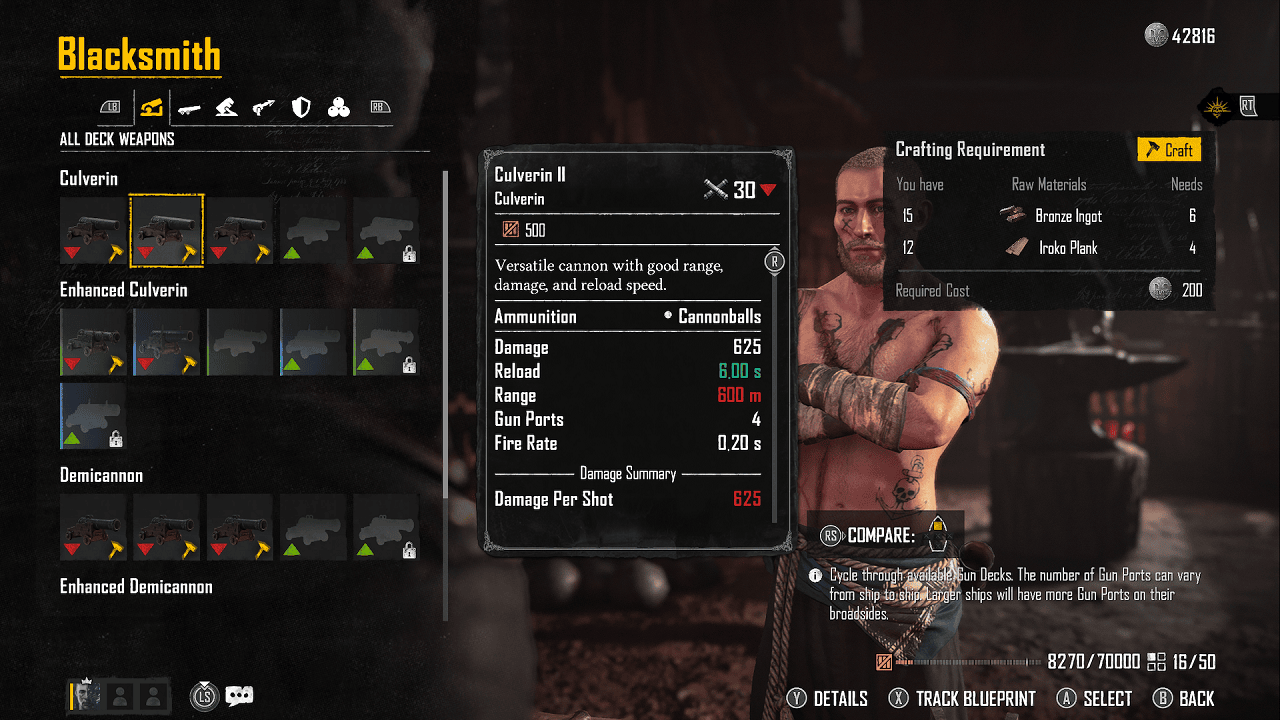Select the first Culverin cannon slot
Viewport: 1280px width, 720px height.
point(93,230)
